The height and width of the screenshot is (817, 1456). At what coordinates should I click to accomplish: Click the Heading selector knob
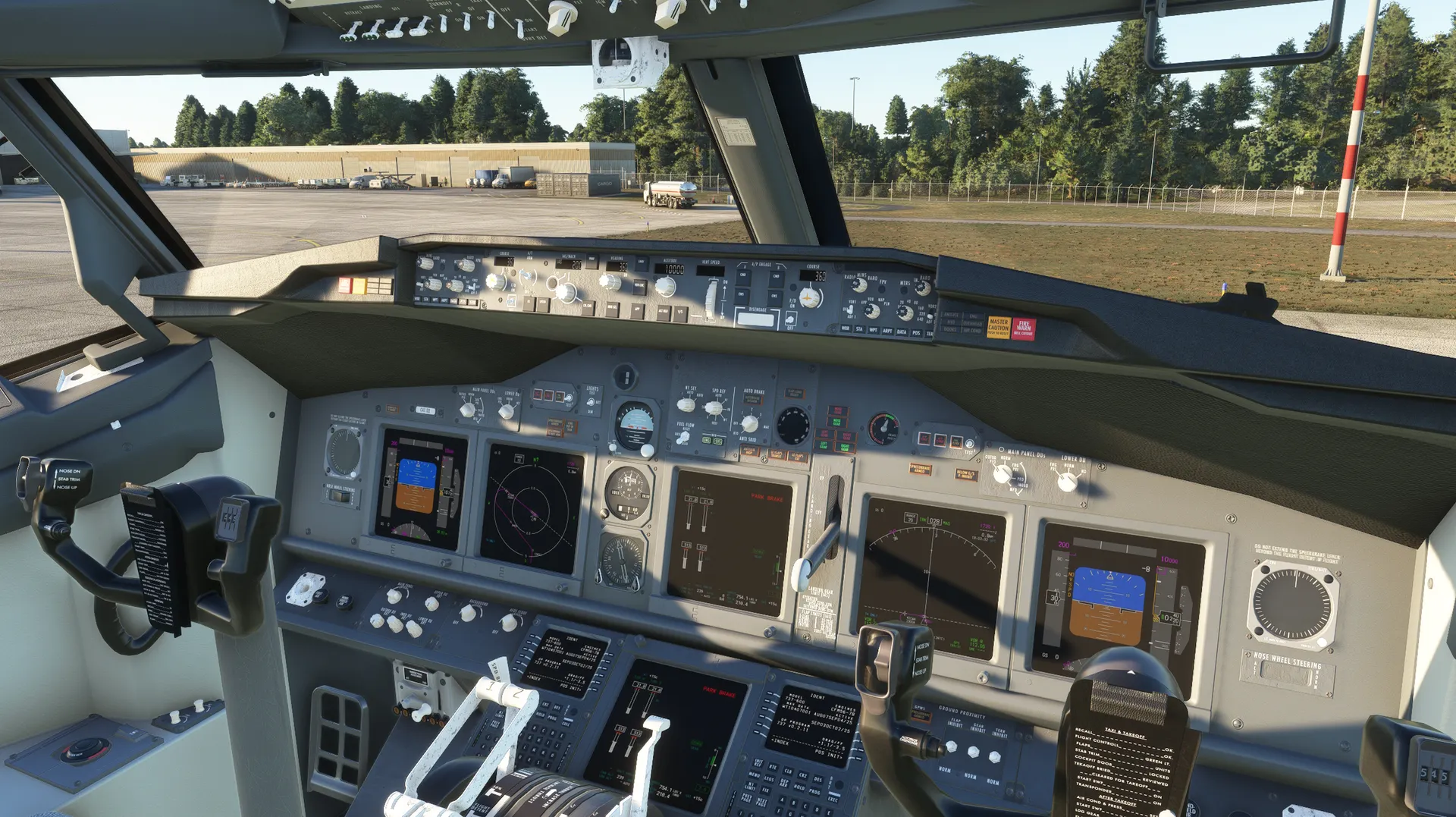(609, 282)
